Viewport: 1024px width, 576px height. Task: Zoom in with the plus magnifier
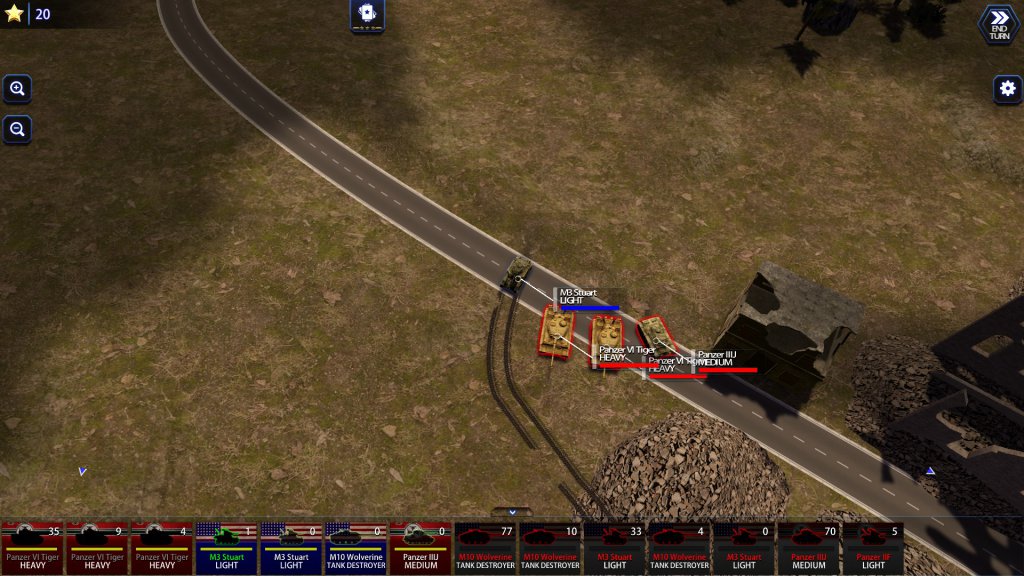[x=17, y=89]
